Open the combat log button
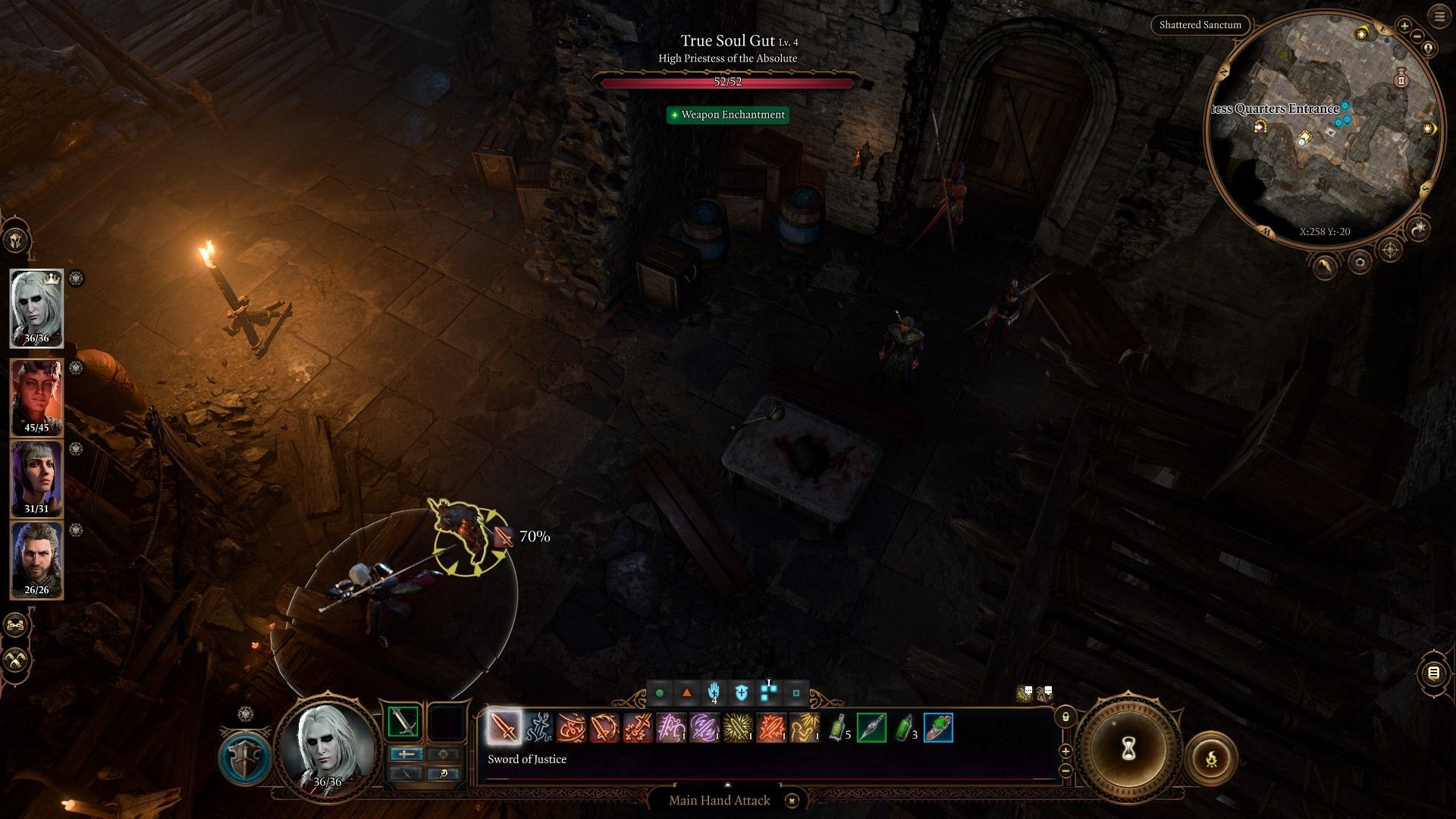1456x819 pixels. pos(1432,673)
